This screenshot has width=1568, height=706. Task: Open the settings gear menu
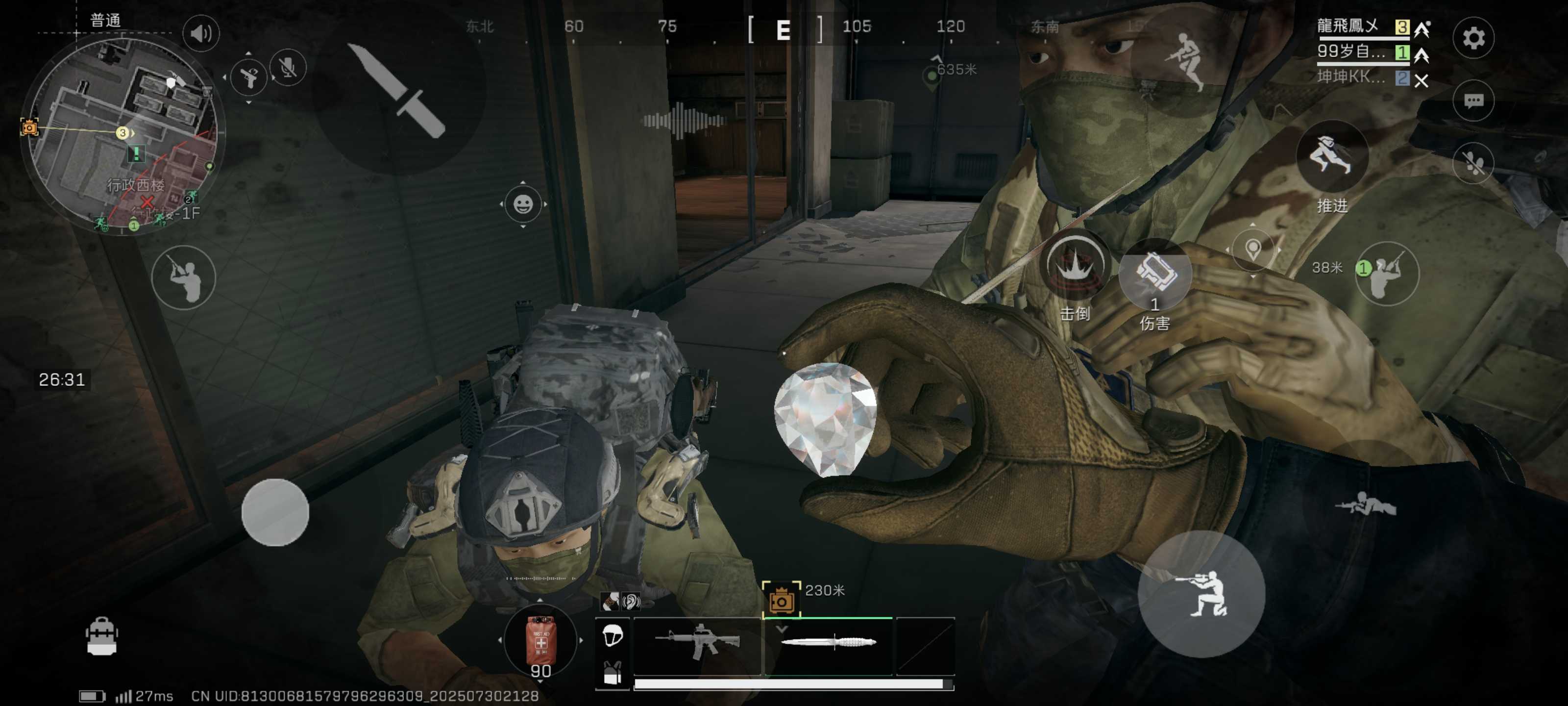[x=1473, y=38]
